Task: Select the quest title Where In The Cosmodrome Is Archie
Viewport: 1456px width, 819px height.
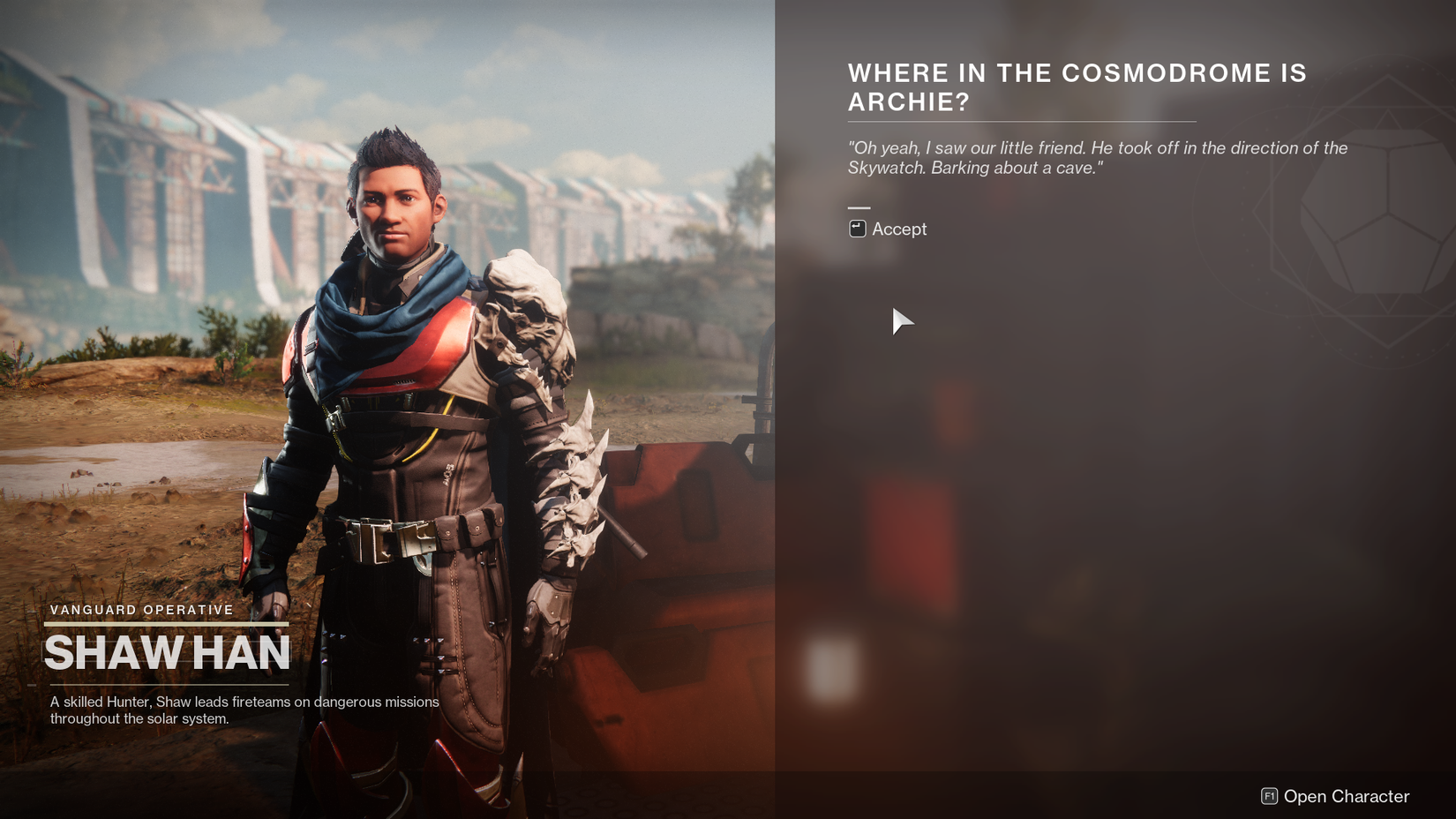Action: point(1076,86)
